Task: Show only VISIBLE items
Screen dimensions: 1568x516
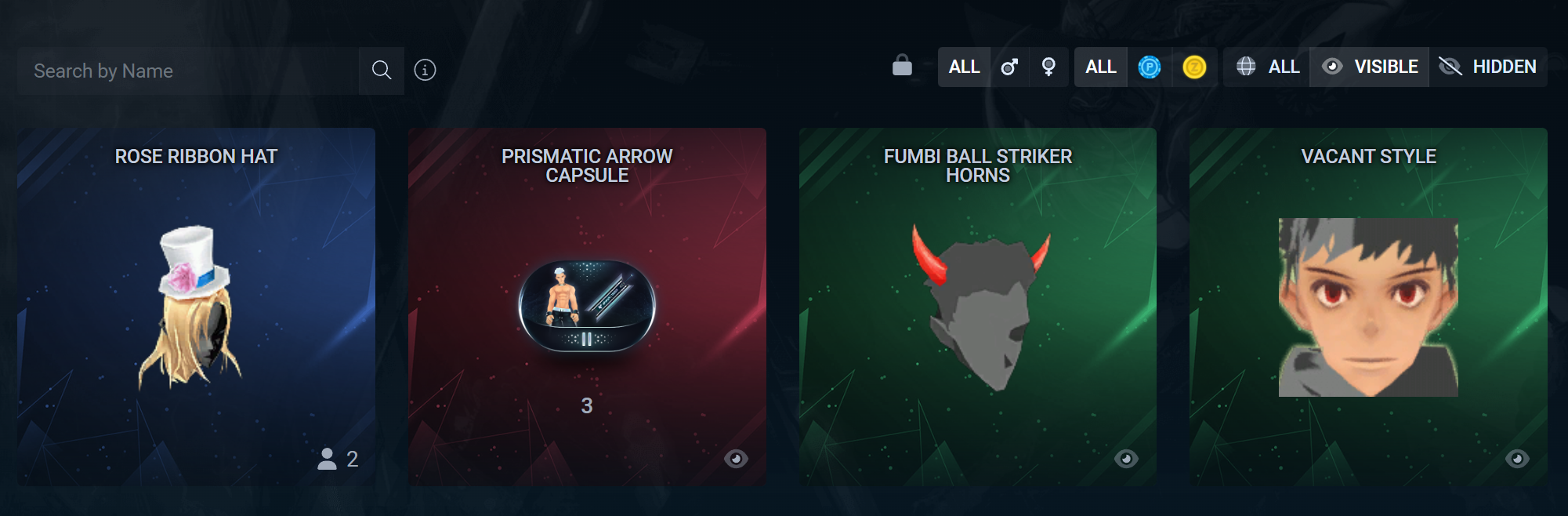Action: [1370, 67]
